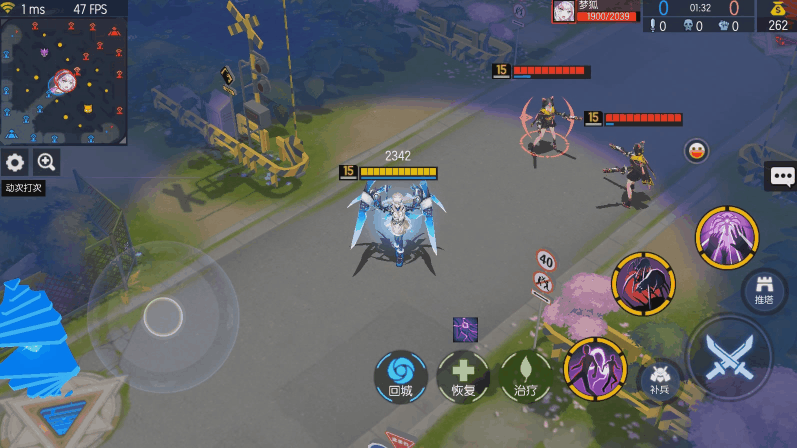Open the orange smiley emote button
Screen dimensions: 797x448
[696, 152]
